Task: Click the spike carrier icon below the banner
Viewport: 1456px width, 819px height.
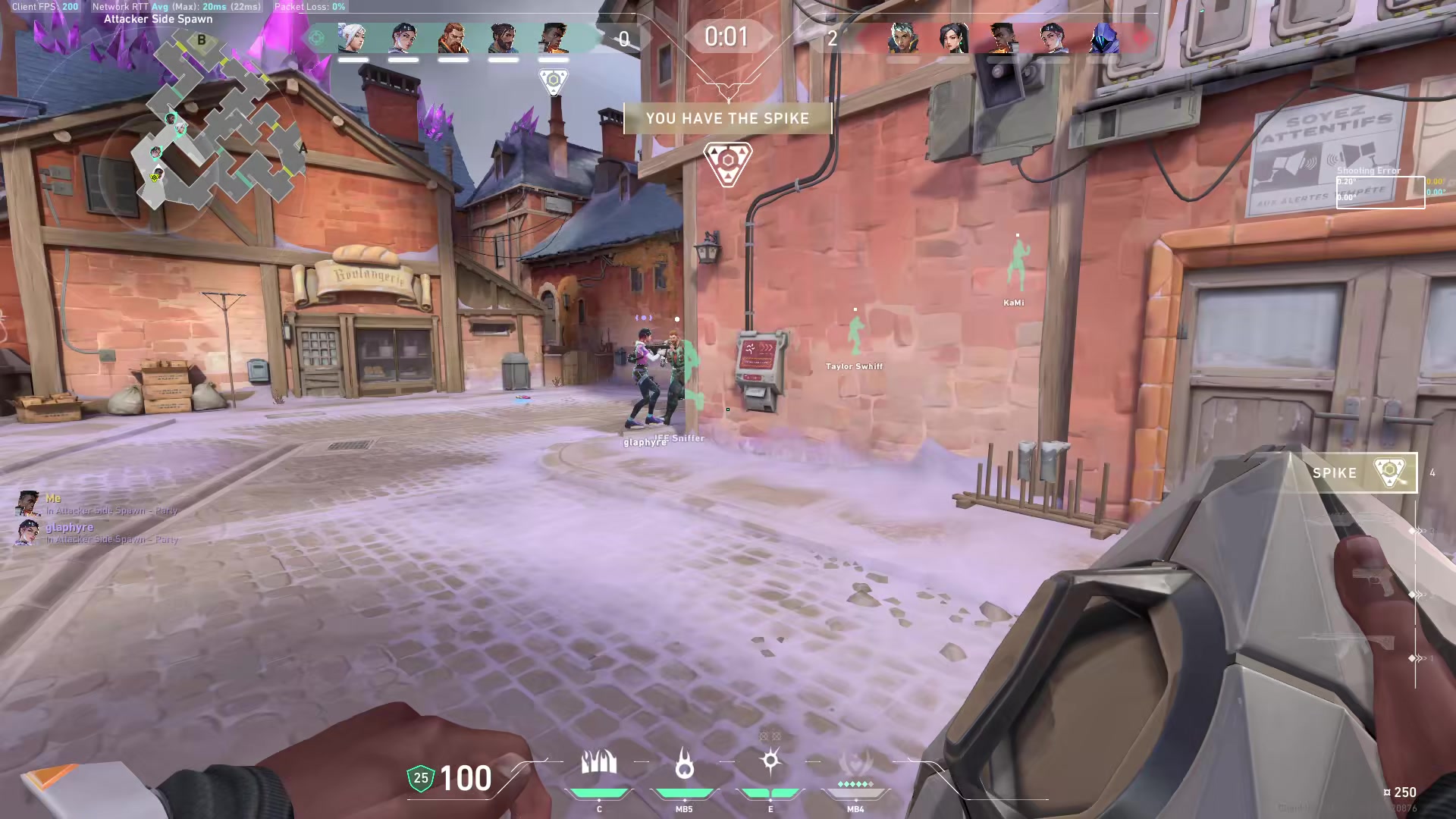Action: (728, 164)
